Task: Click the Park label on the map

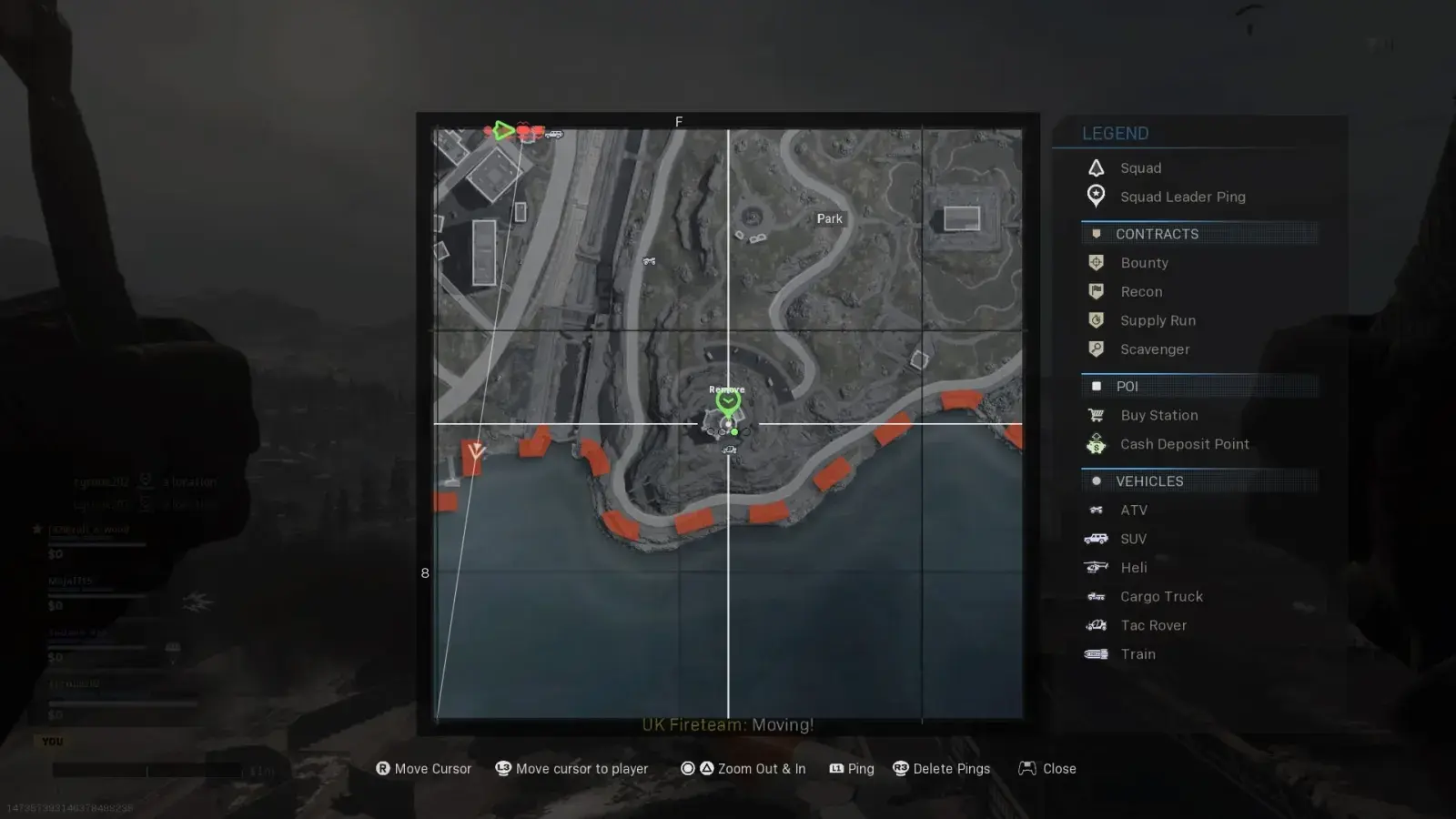Action: pyautogui.click(x=829, y=218)
